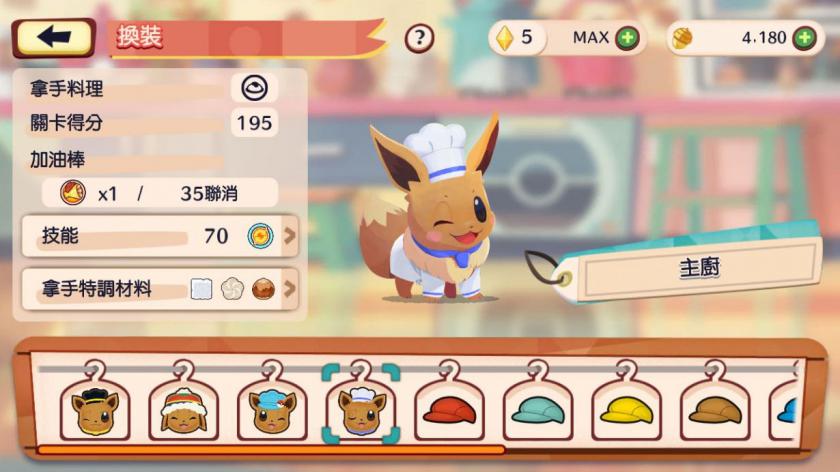Open the question mark help
Image resolution: width=840 pixels, height=472 pixels.
(x=419, y=38)
